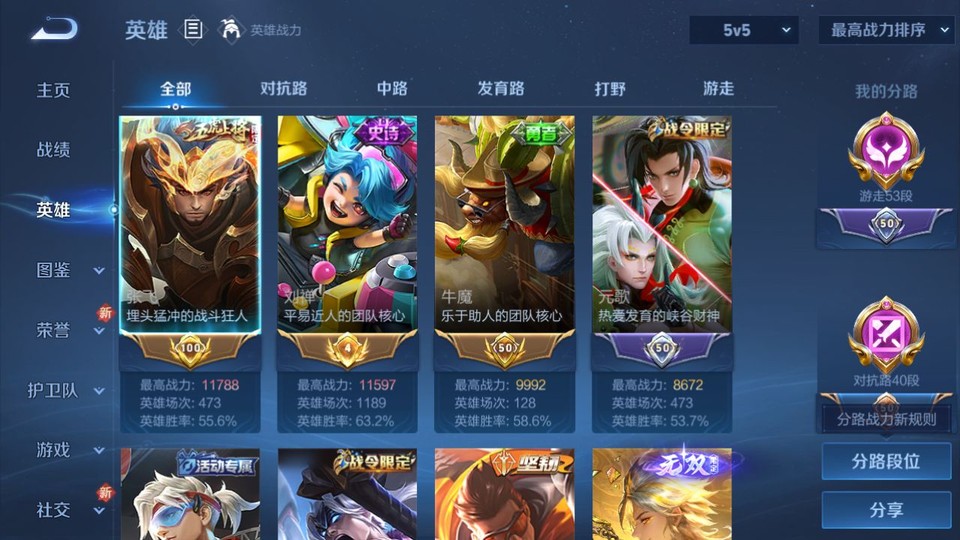Switch to the 中路 lane tab

pos(392,89)
